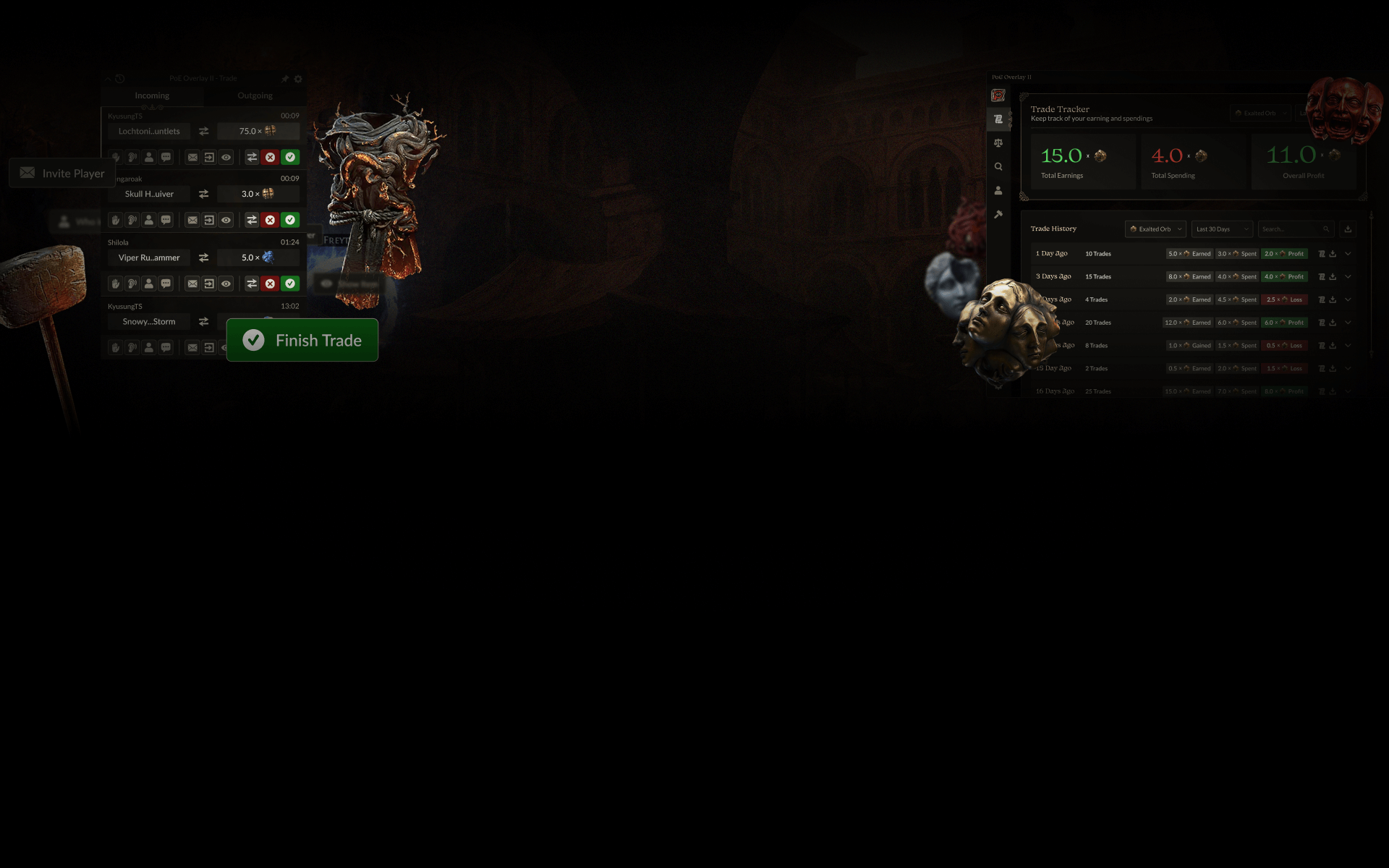Screen dimensions: 1389x868
Task: Open the settings gear in the trade overlay
Action: 297,79
